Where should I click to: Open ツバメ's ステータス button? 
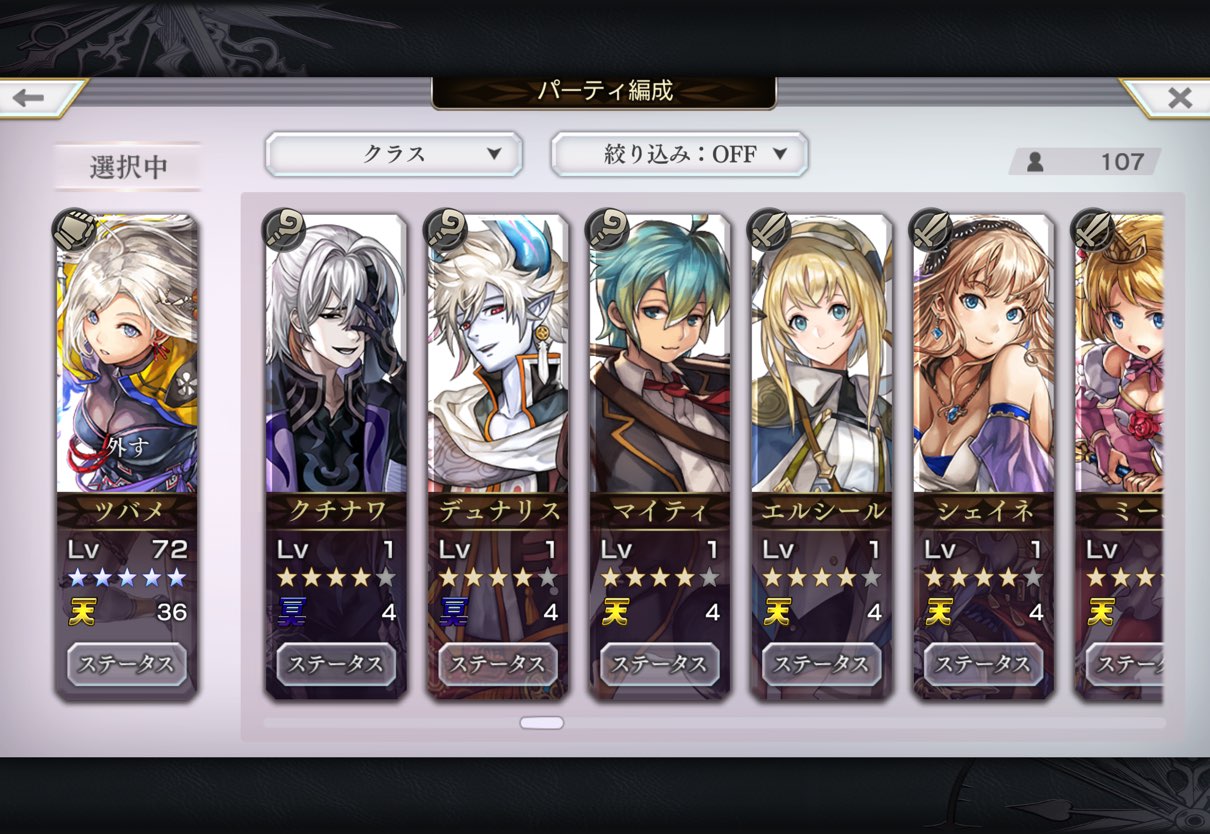point(127,664)
